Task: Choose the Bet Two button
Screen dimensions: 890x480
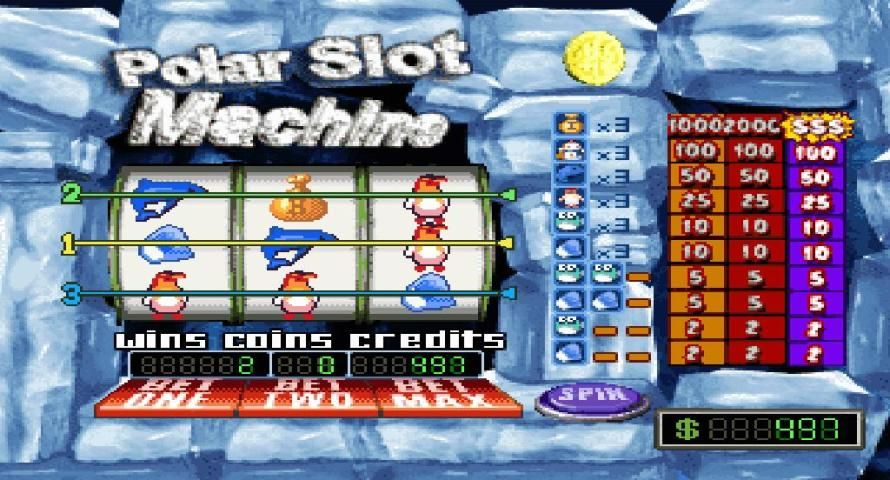Action: [308, 397]
